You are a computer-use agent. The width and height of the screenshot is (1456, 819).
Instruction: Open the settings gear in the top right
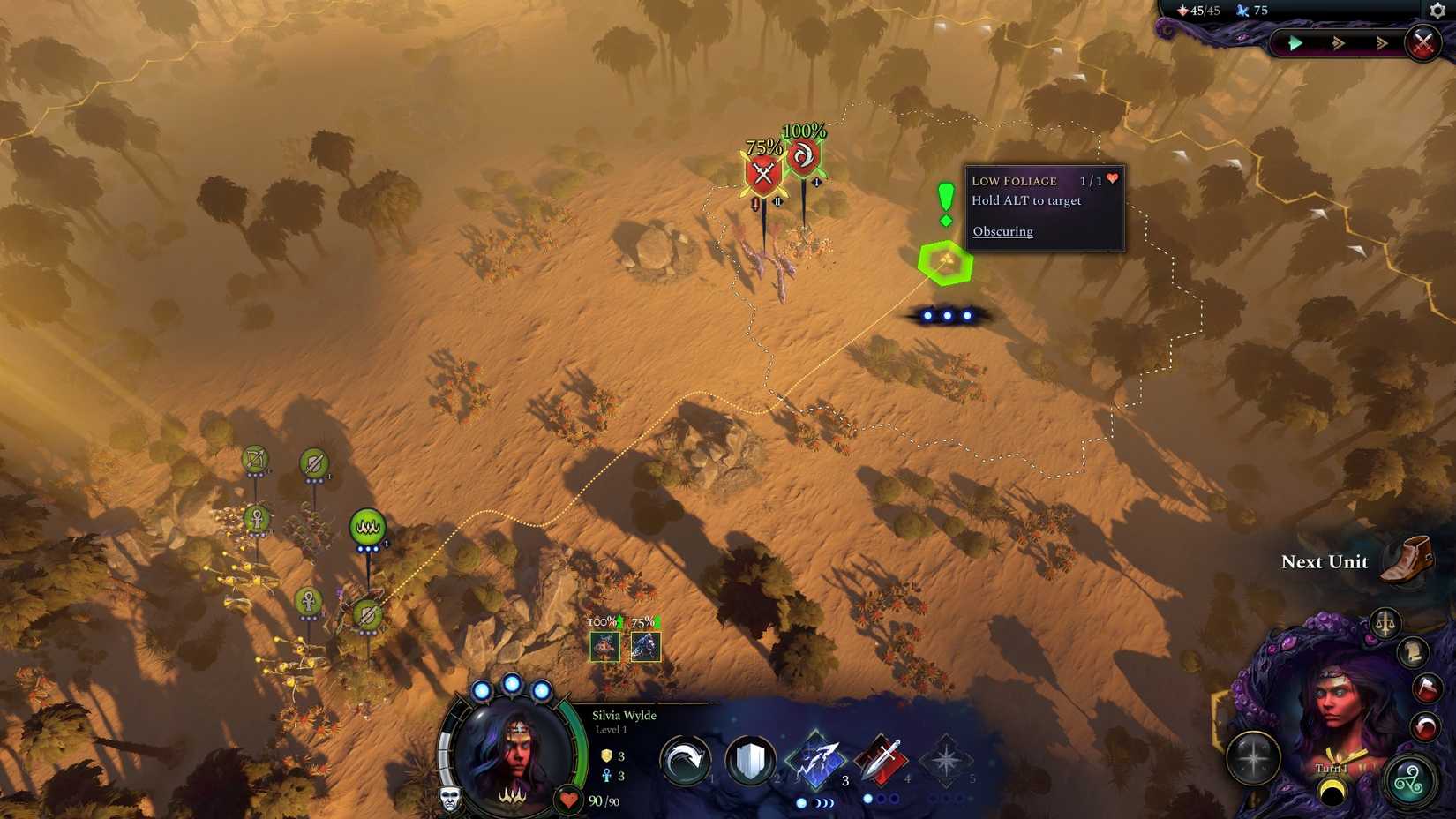(1438, 11)
